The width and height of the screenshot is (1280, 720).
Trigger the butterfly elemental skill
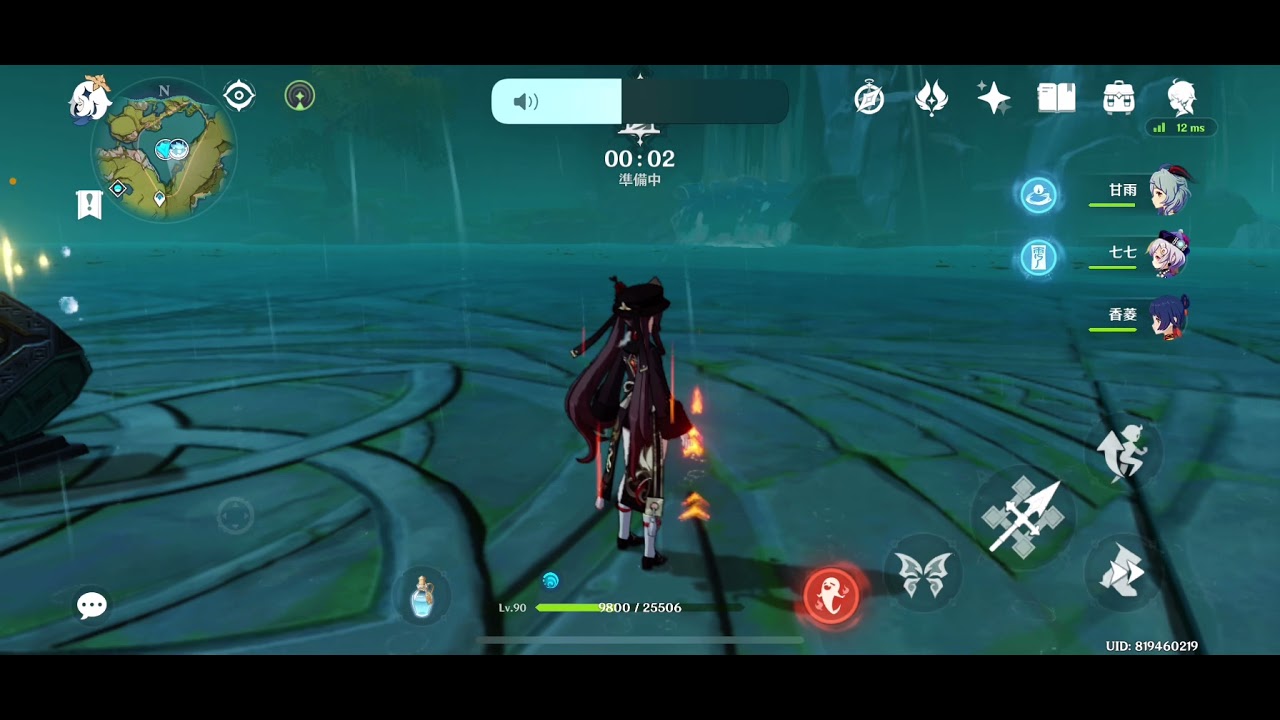click(x=922, y=575)
